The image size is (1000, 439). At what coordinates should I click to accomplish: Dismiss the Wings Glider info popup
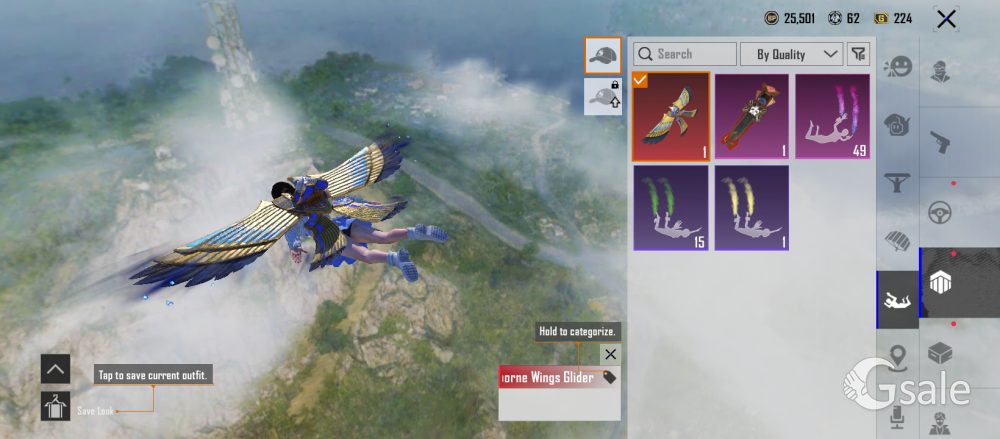coord(610,354)
